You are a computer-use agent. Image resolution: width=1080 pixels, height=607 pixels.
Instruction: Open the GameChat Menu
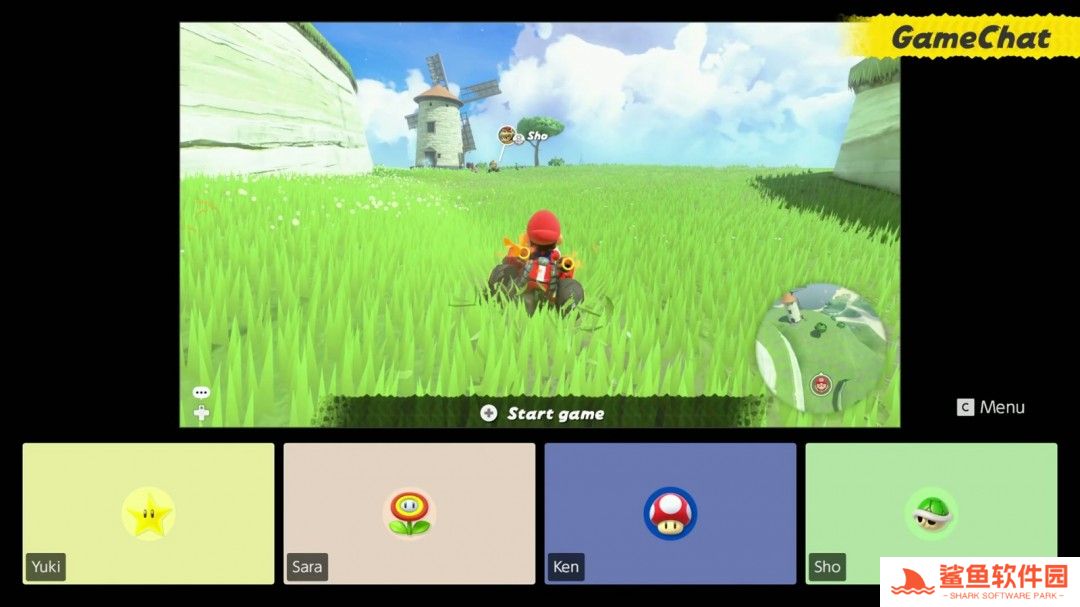(x=991, y=407)
